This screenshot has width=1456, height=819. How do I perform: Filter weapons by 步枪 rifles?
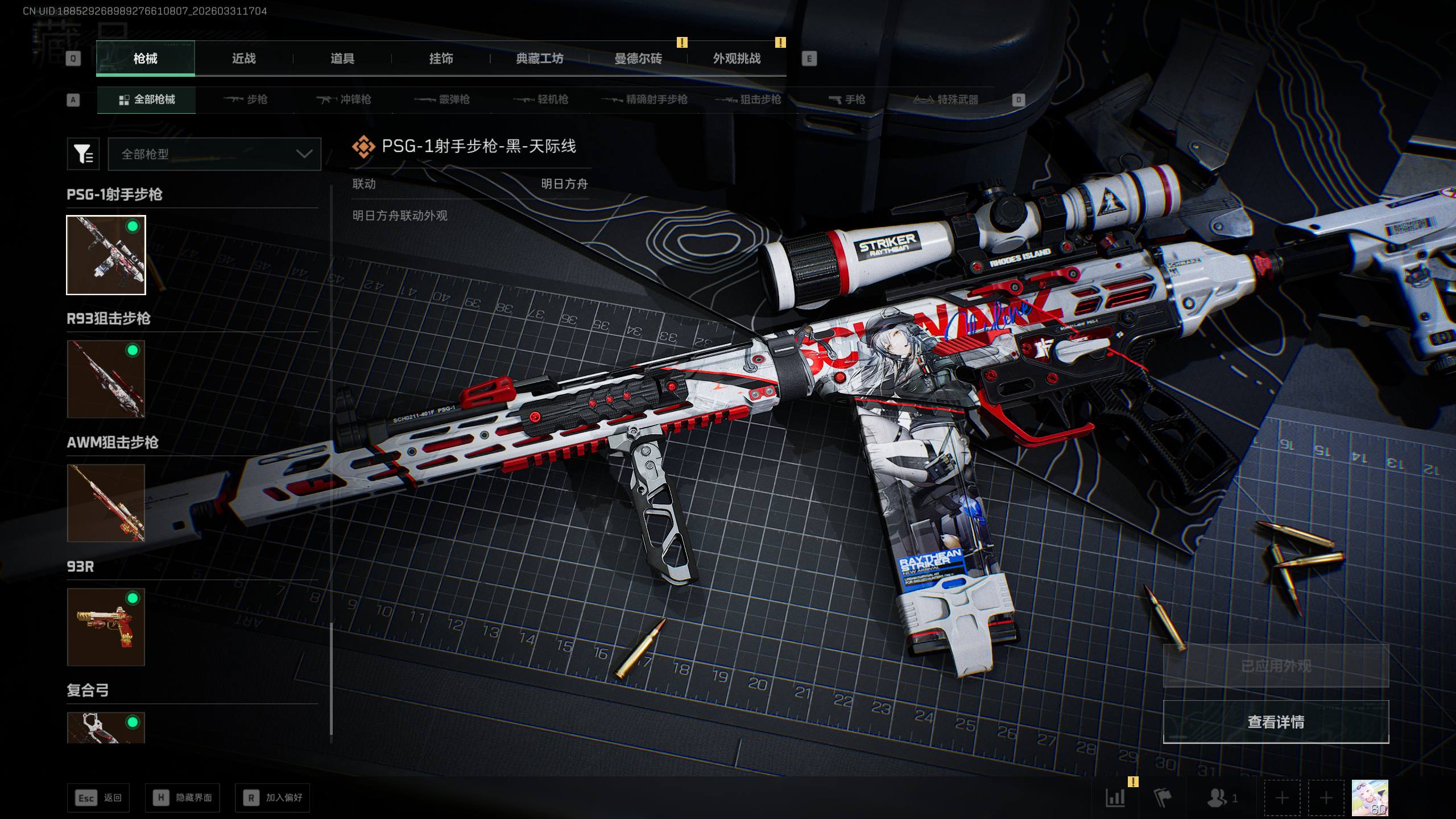(x=246, y=100)
